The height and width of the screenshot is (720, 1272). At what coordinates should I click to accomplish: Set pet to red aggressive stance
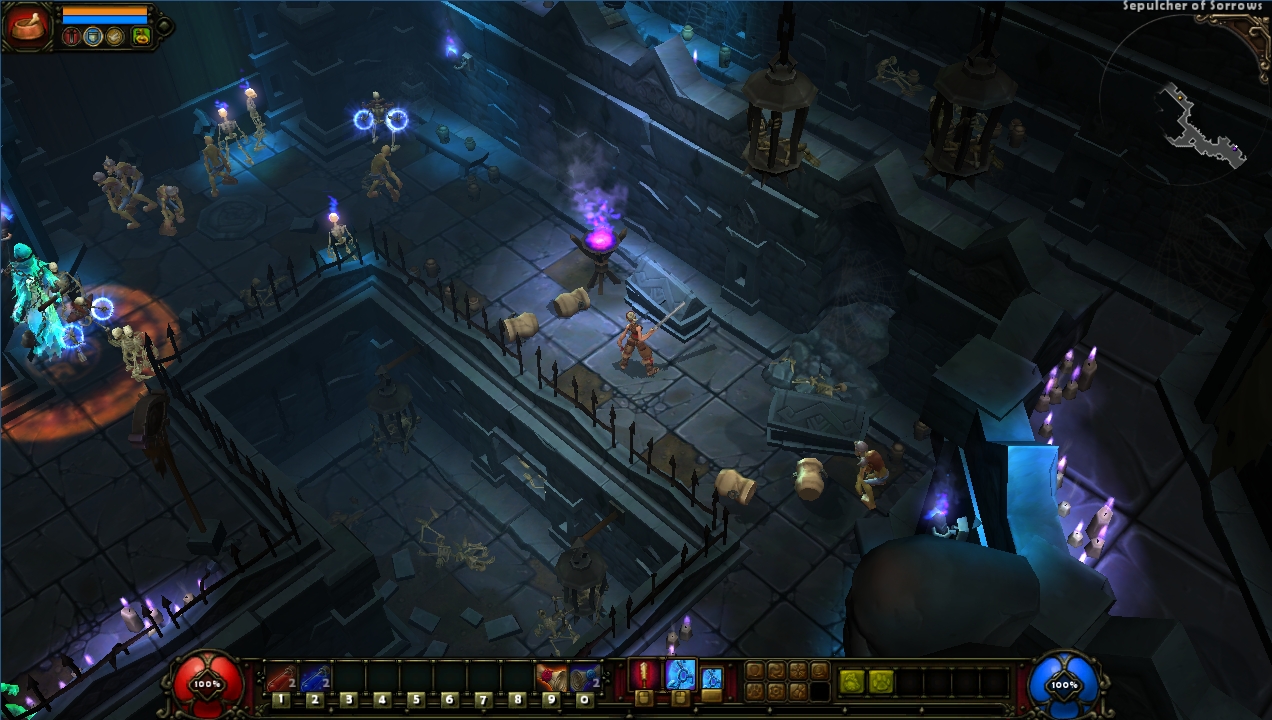(x=71, y=37)
